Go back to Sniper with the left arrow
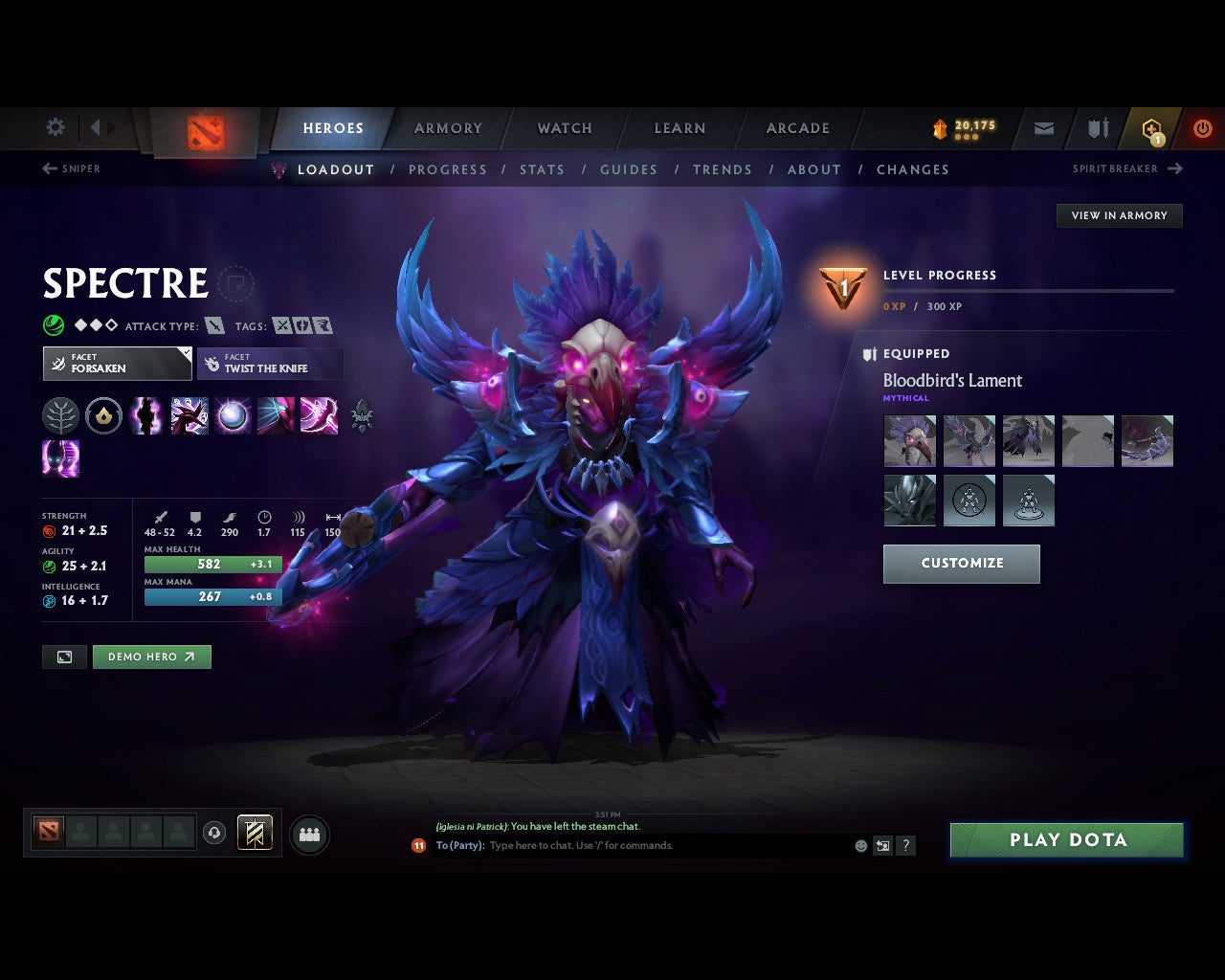1225x980 pixels. pos(48,168)
